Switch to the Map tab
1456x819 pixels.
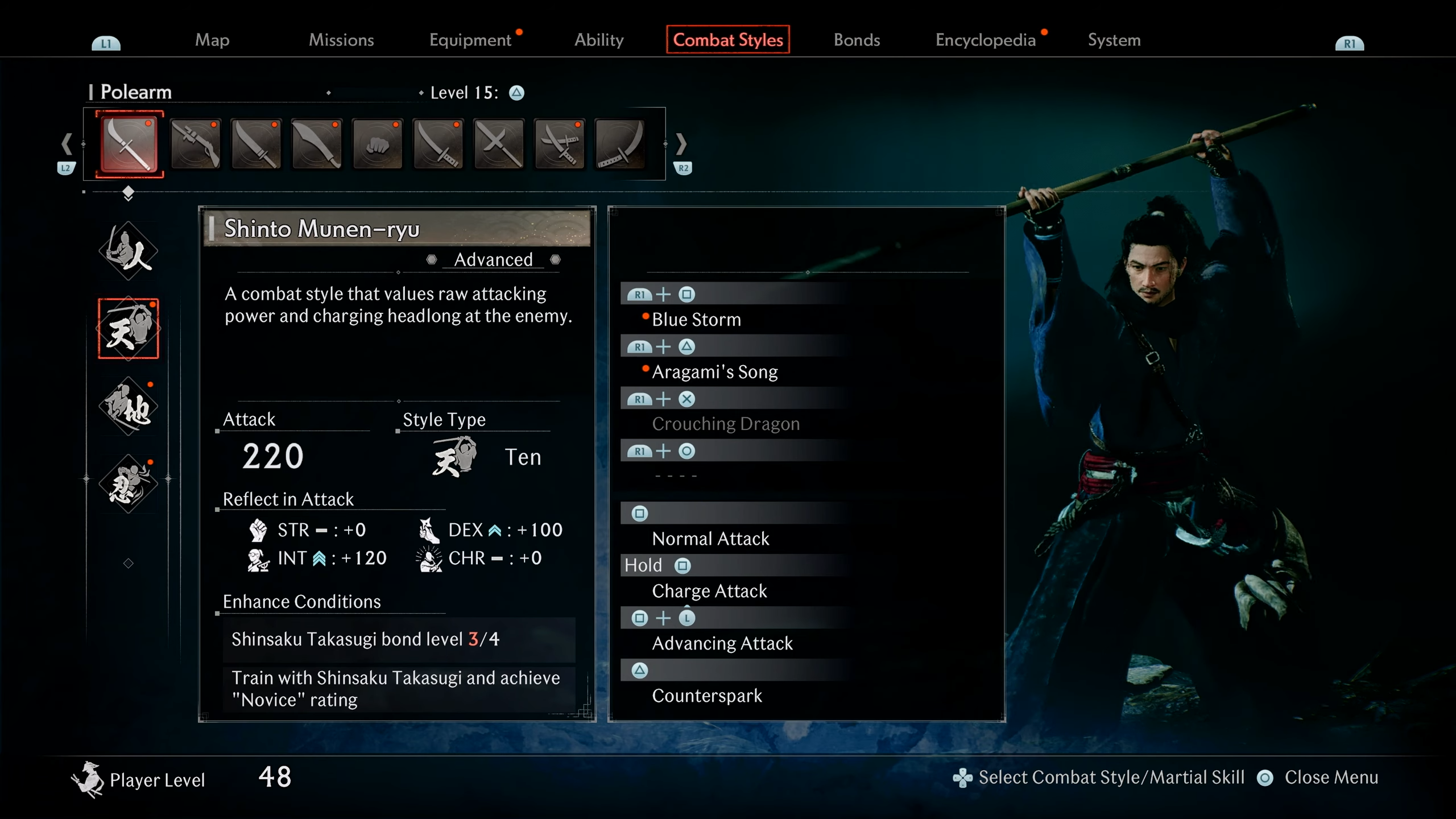coord(212,40)
